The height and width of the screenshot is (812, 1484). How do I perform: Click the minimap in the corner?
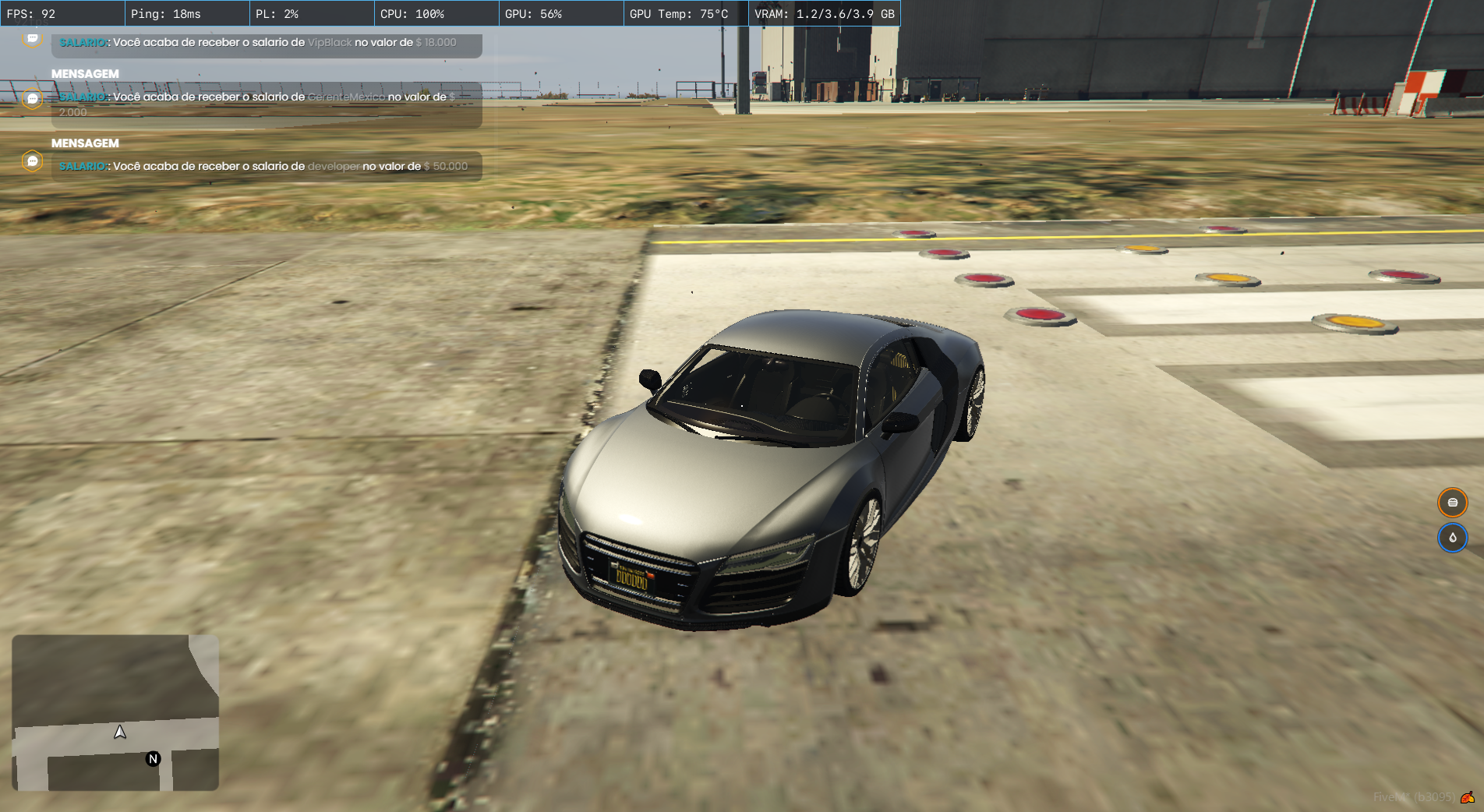tap(115, 712)
